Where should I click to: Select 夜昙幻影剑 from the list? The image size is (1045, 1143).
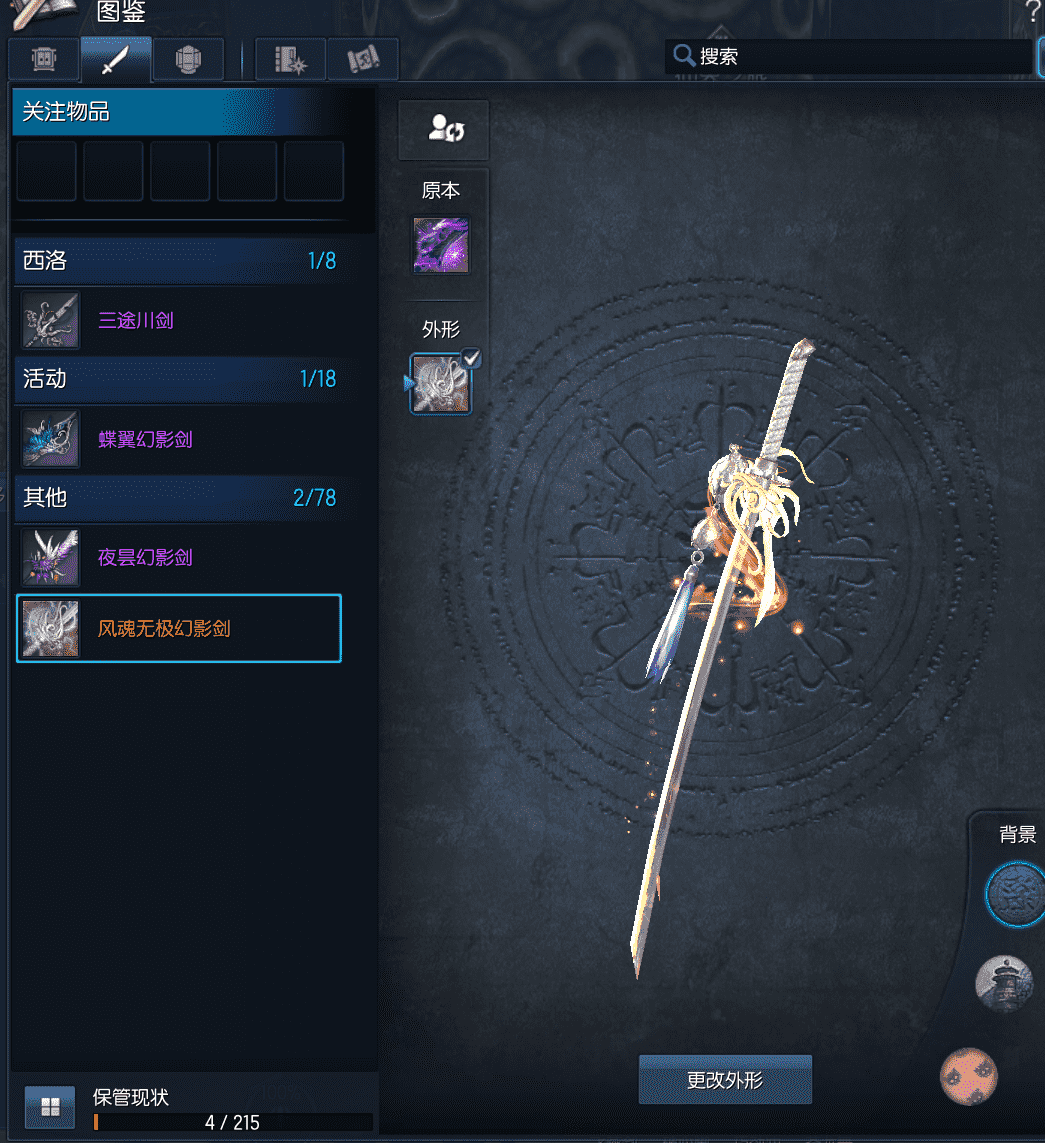coord(180,557)
